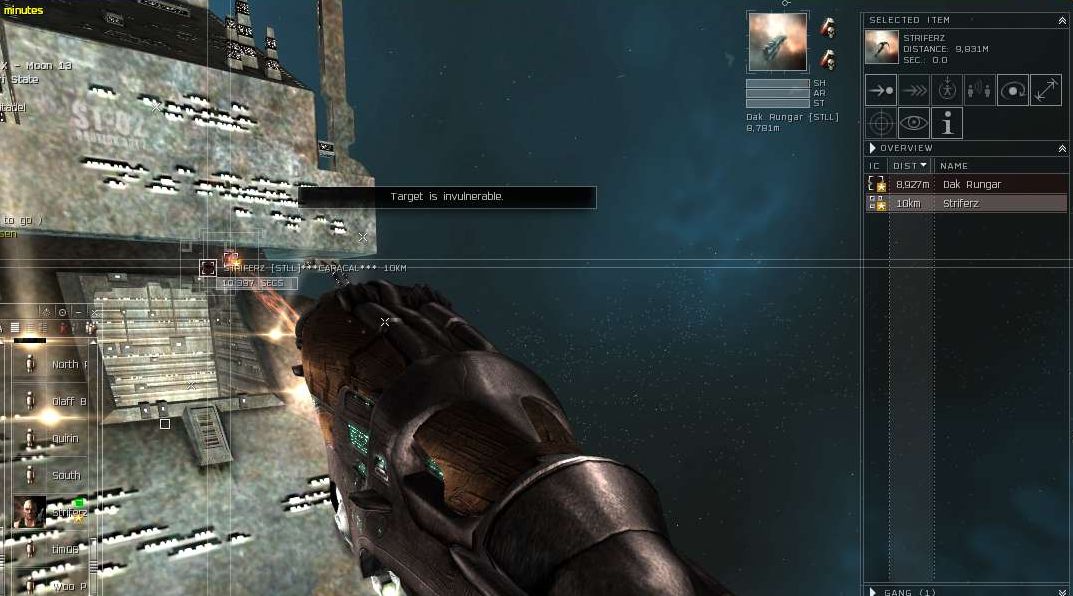The width and height of the screenshot is (1073, 596).
Task: Click the Striferz Caracal target bracket
Action: pyautogui.click(x=208, y=268)
